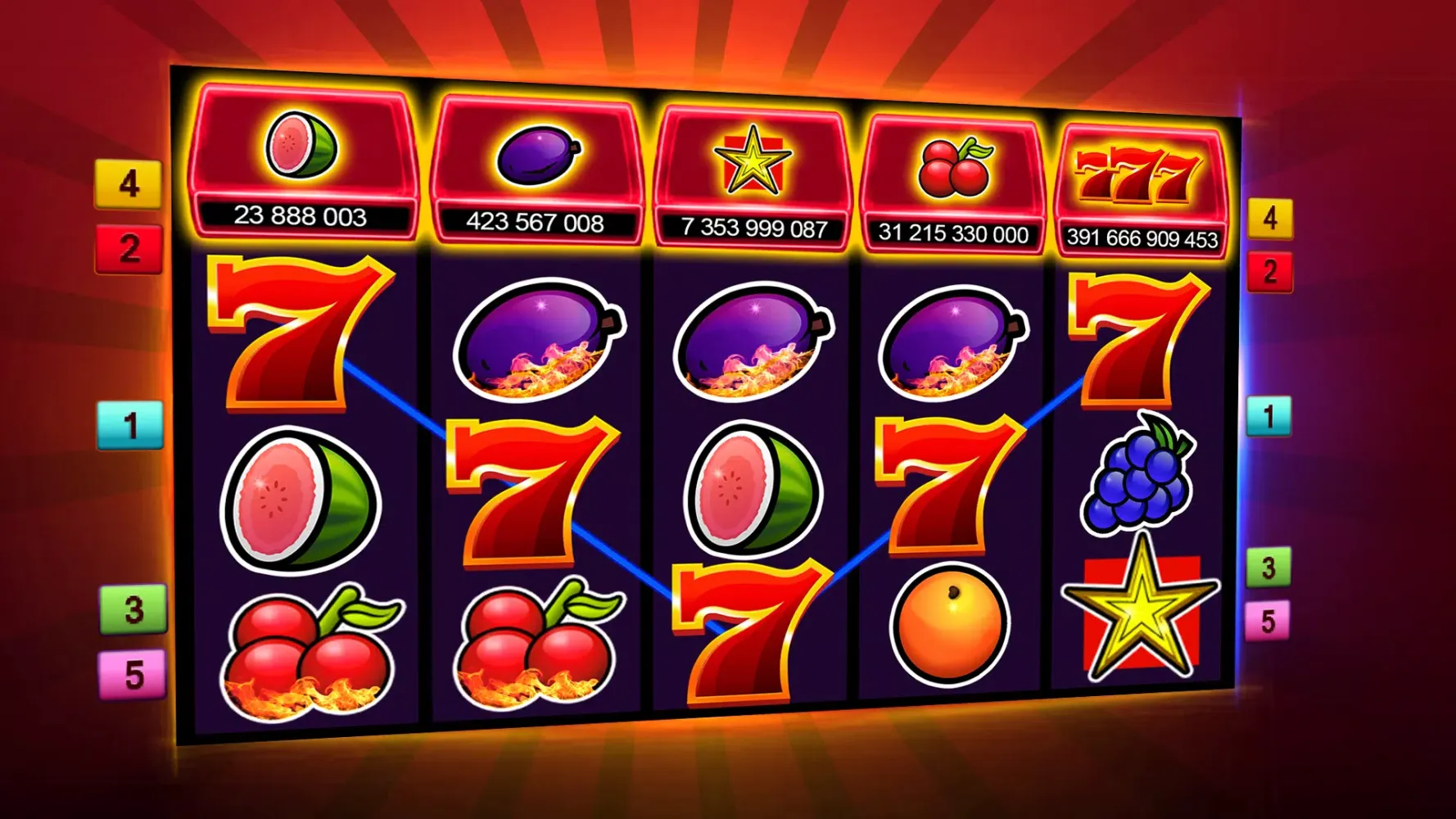Toggle payline 4 on the left side
The image size is (1456, 819).
129,184
